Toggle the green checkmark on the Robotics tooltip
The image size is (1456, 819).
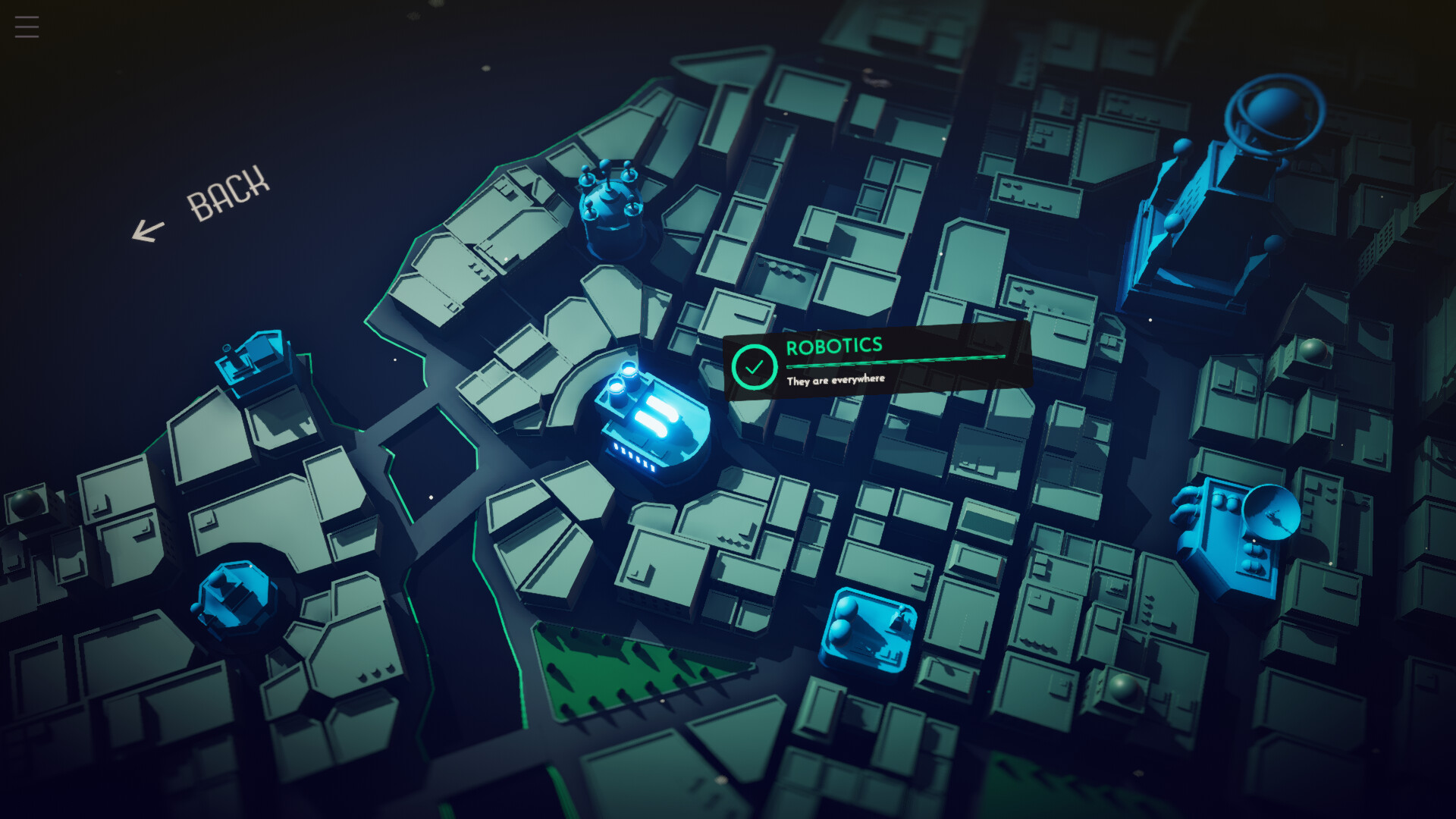click(x=753, y=366)
